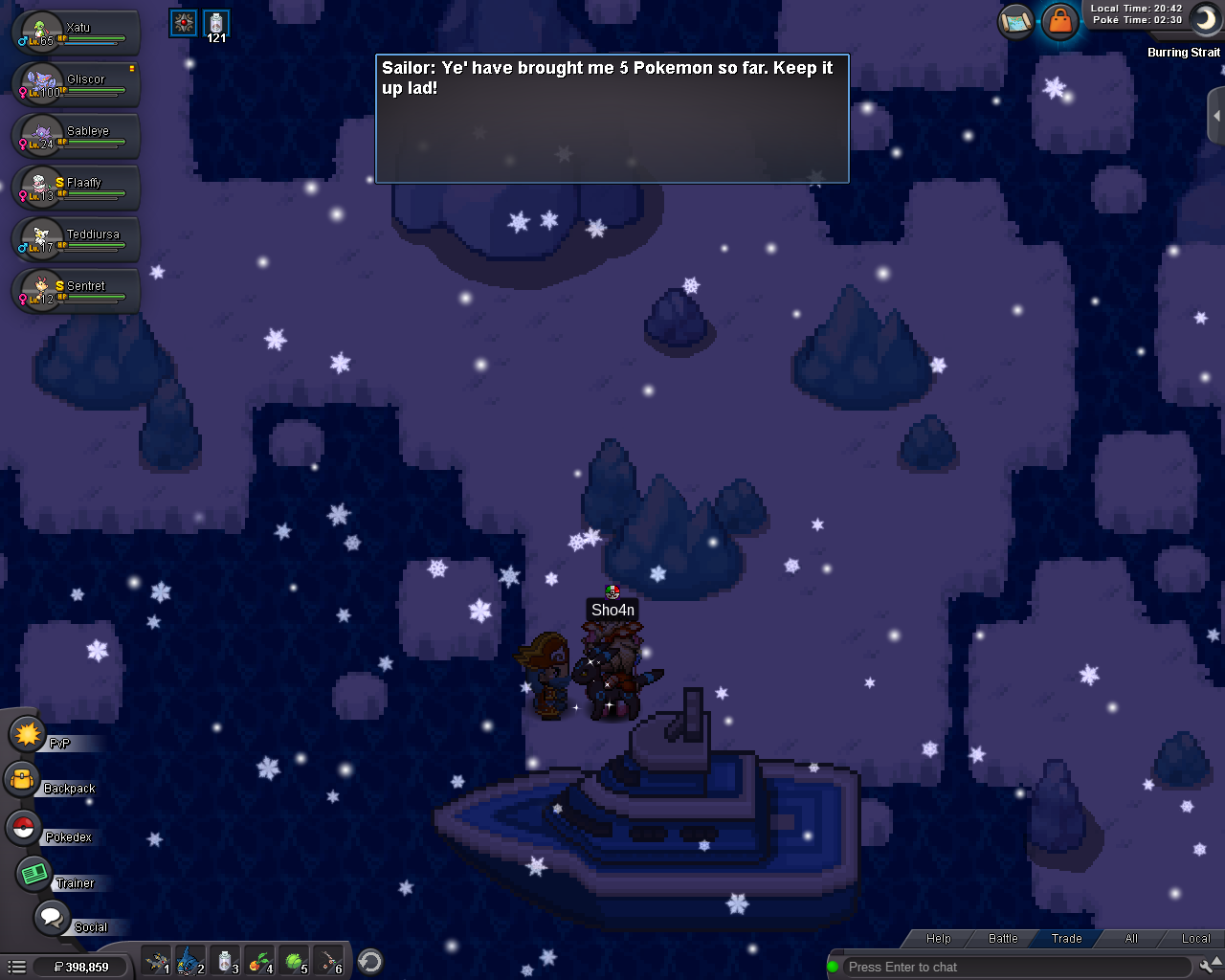Open the Pokedex
The image size is (1225, 980).
click(x=25, y=829)
